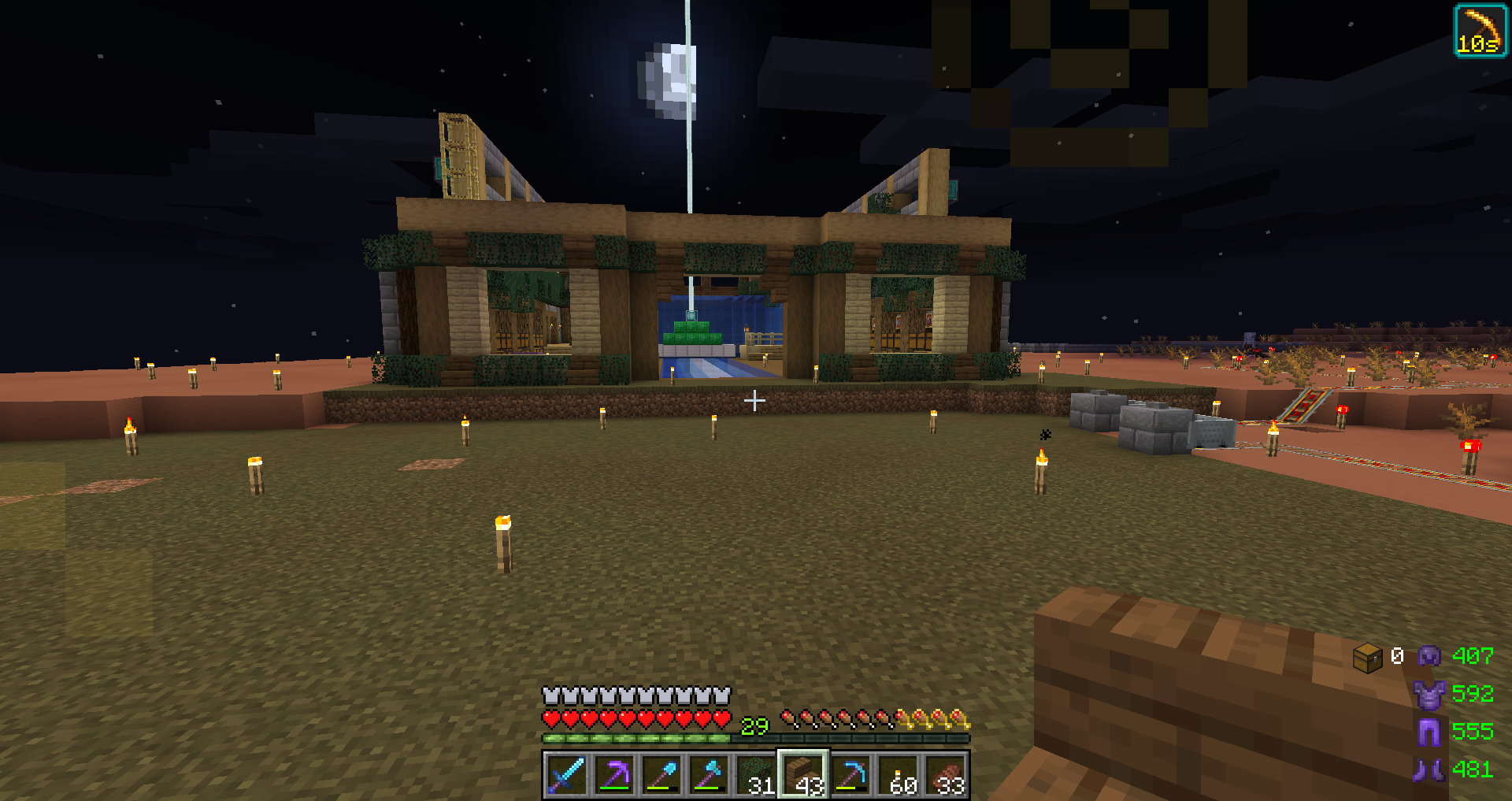Switch to the diamond axe slot
This screenshot has width=1512, height=801.
coord(708,774)
